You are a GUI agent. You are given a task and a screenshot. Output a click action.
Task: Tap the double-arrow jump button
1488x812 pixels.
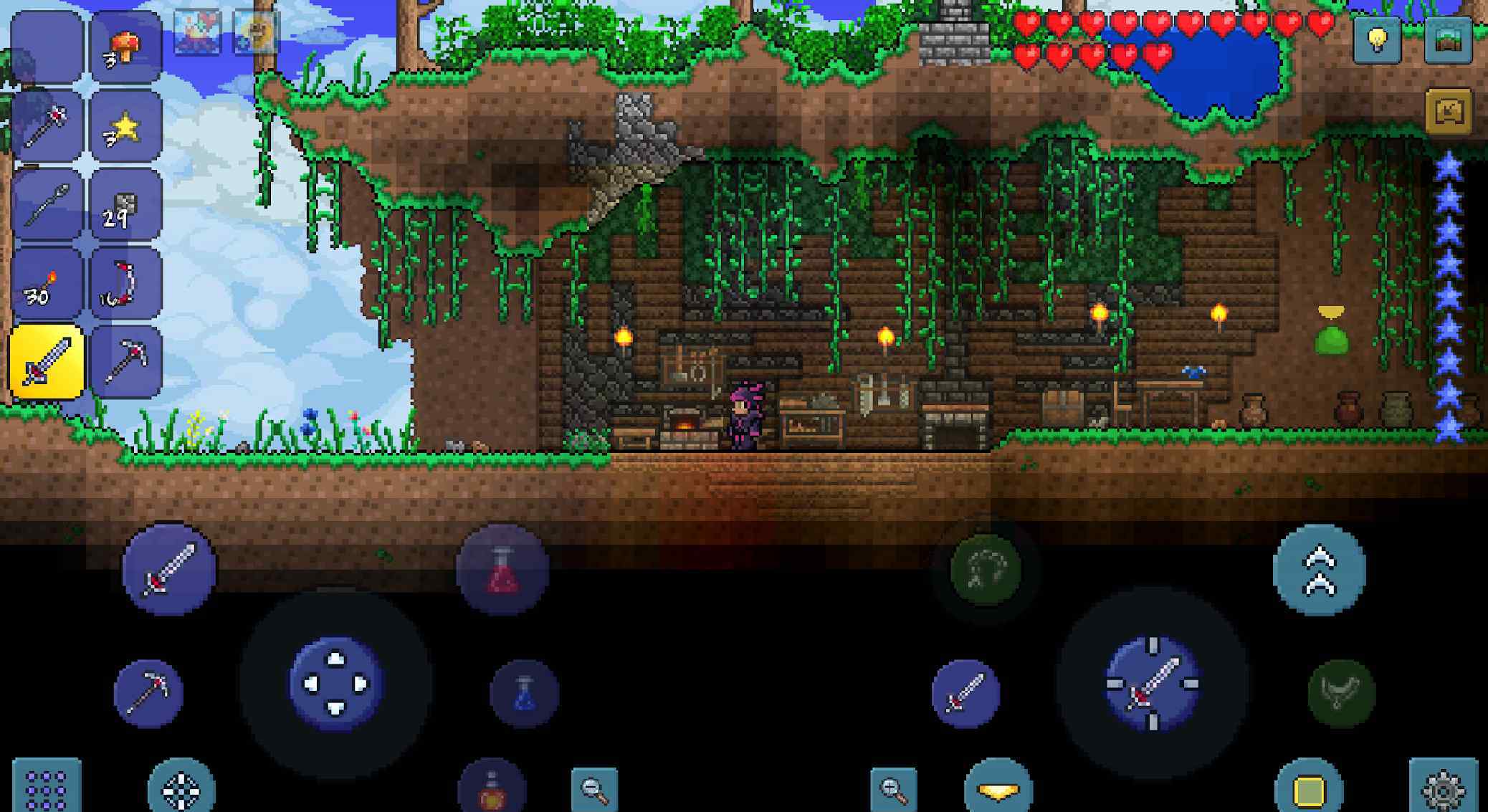(1320, 570)
